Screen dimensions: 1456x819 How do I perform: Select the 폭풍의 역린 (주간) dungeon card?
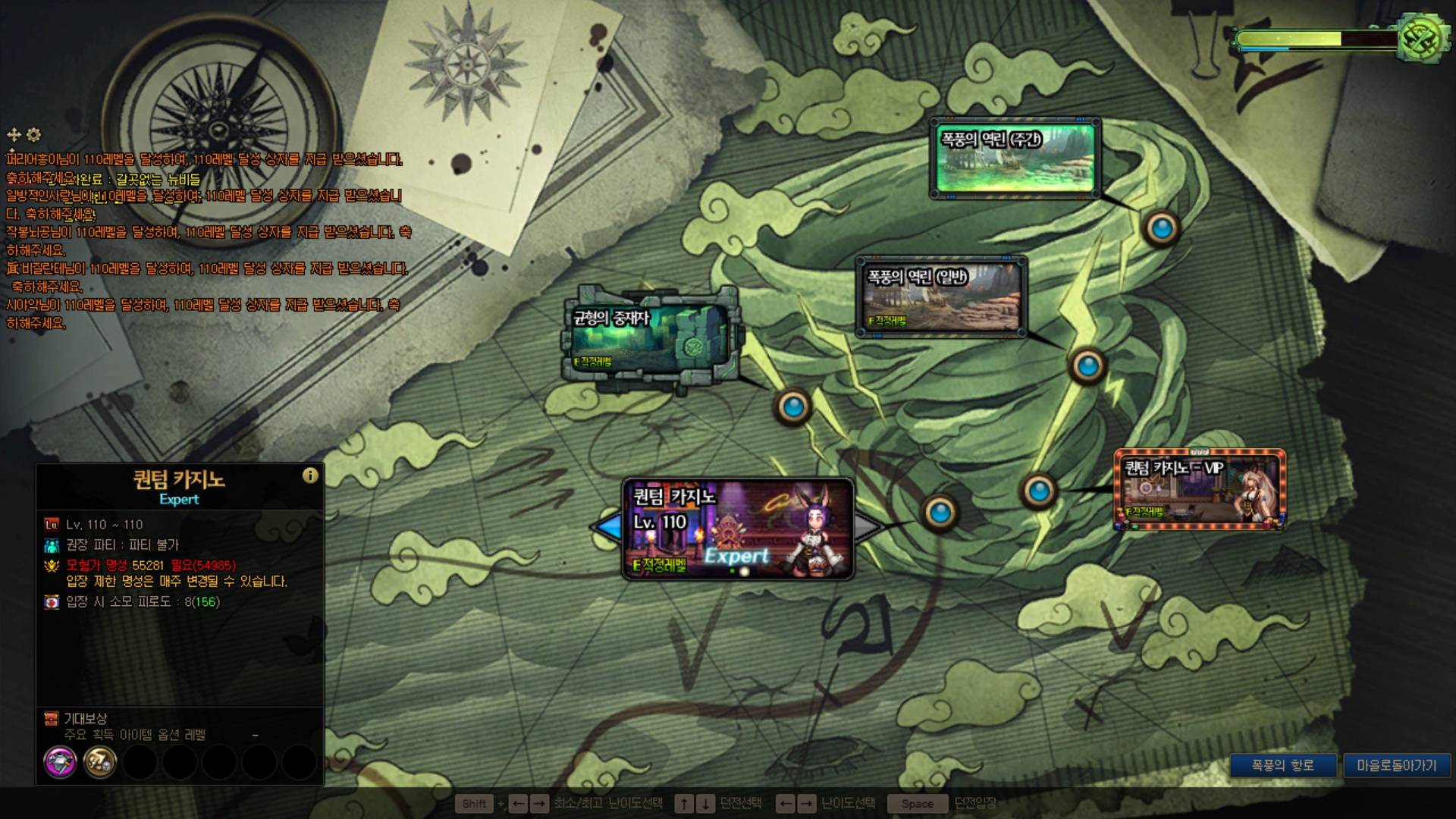1015,158
